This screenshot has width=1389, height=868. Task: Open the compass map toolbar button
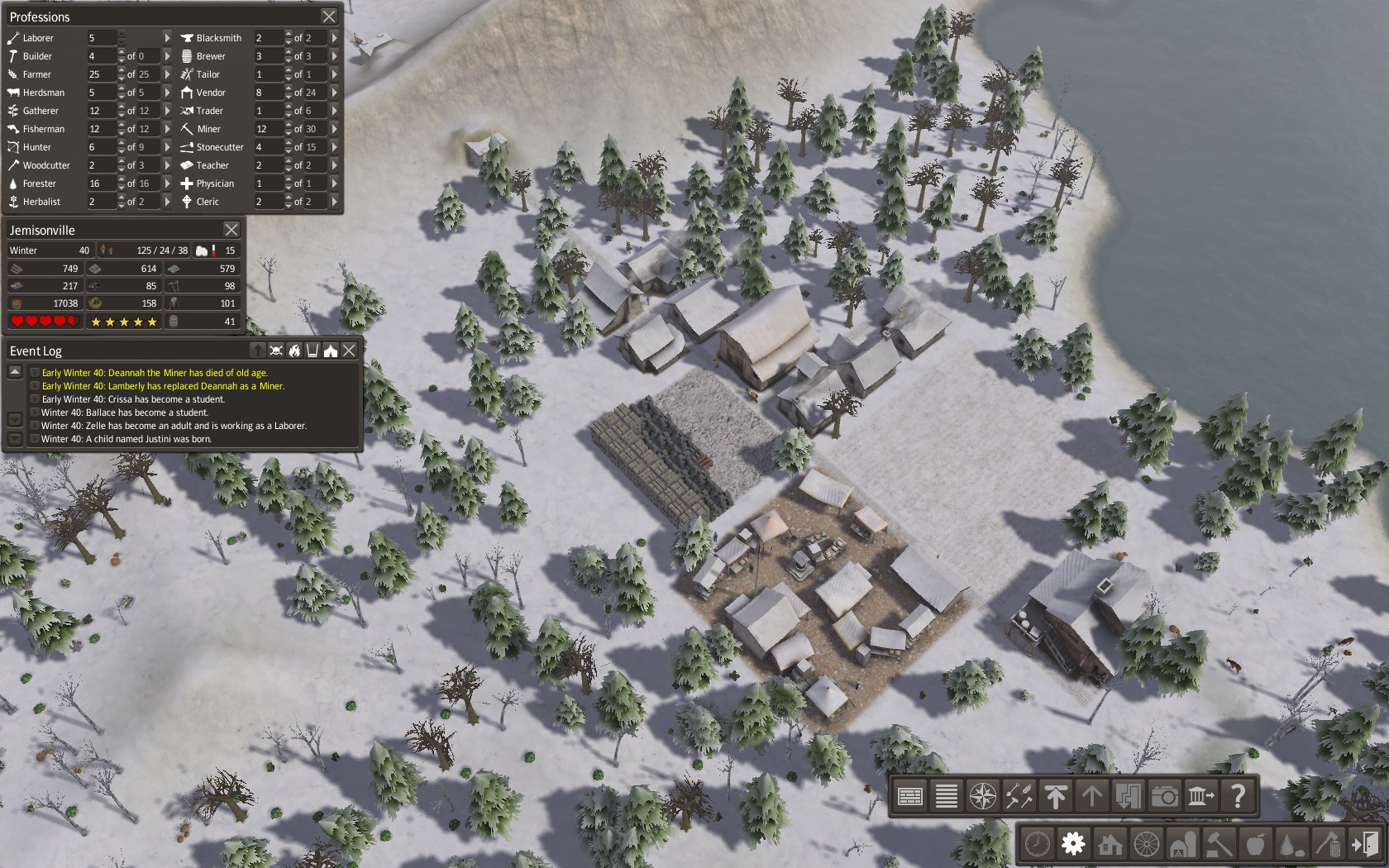pos(983,796)
